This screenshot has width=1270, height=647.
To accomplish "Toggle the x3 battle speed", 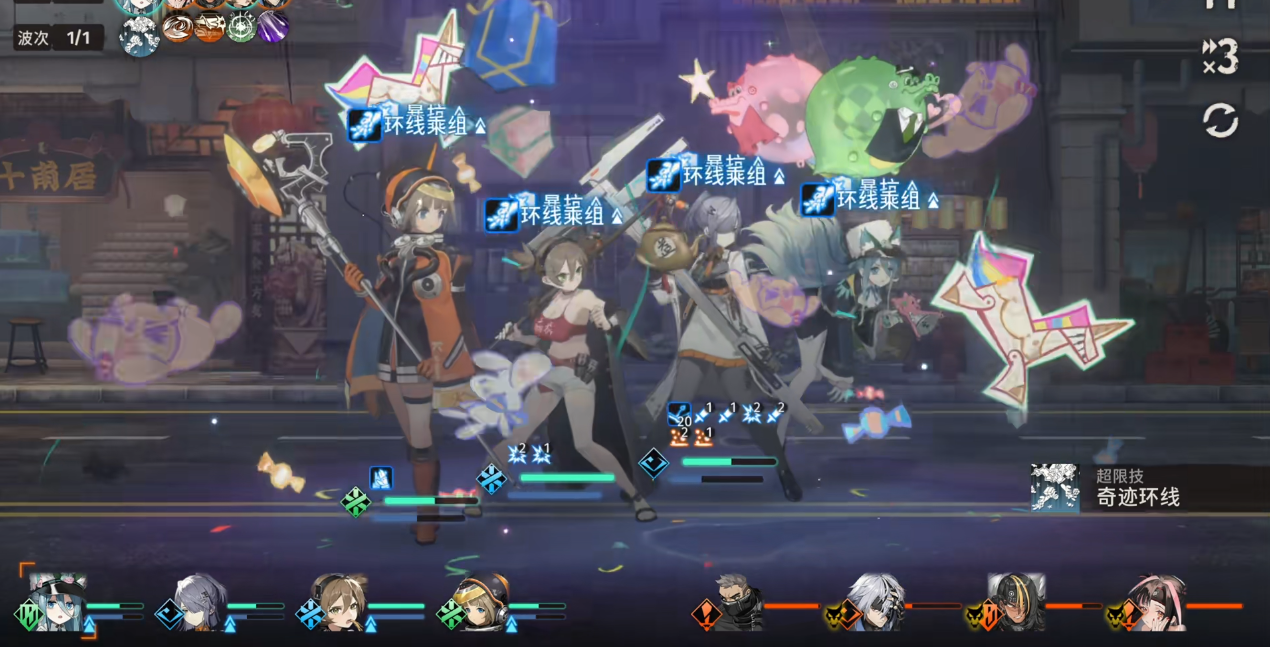I will pyautogui.click(x=1220, y=57).
